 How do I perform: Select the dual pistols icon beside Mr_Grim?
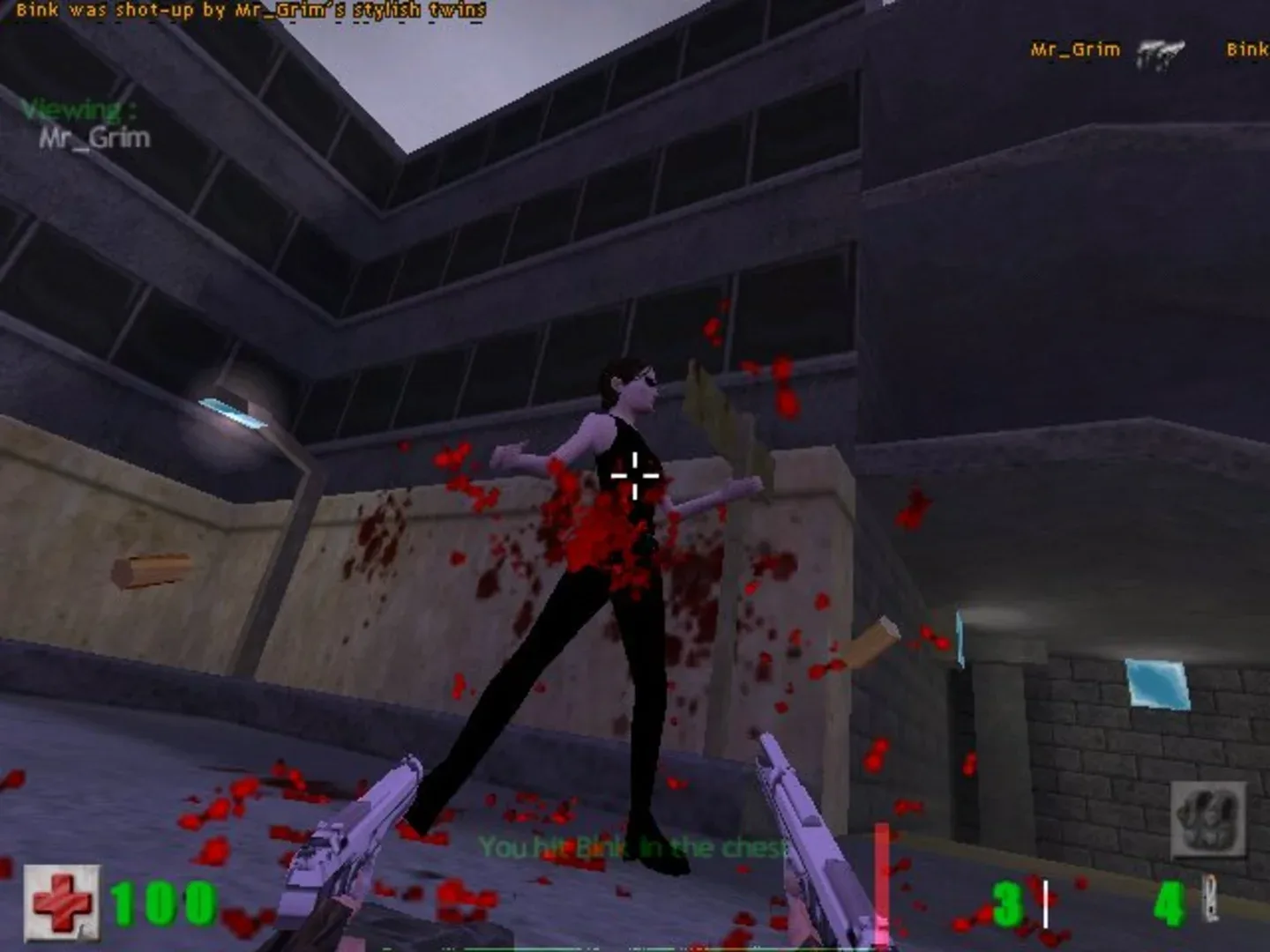[x=1162, y=53]
